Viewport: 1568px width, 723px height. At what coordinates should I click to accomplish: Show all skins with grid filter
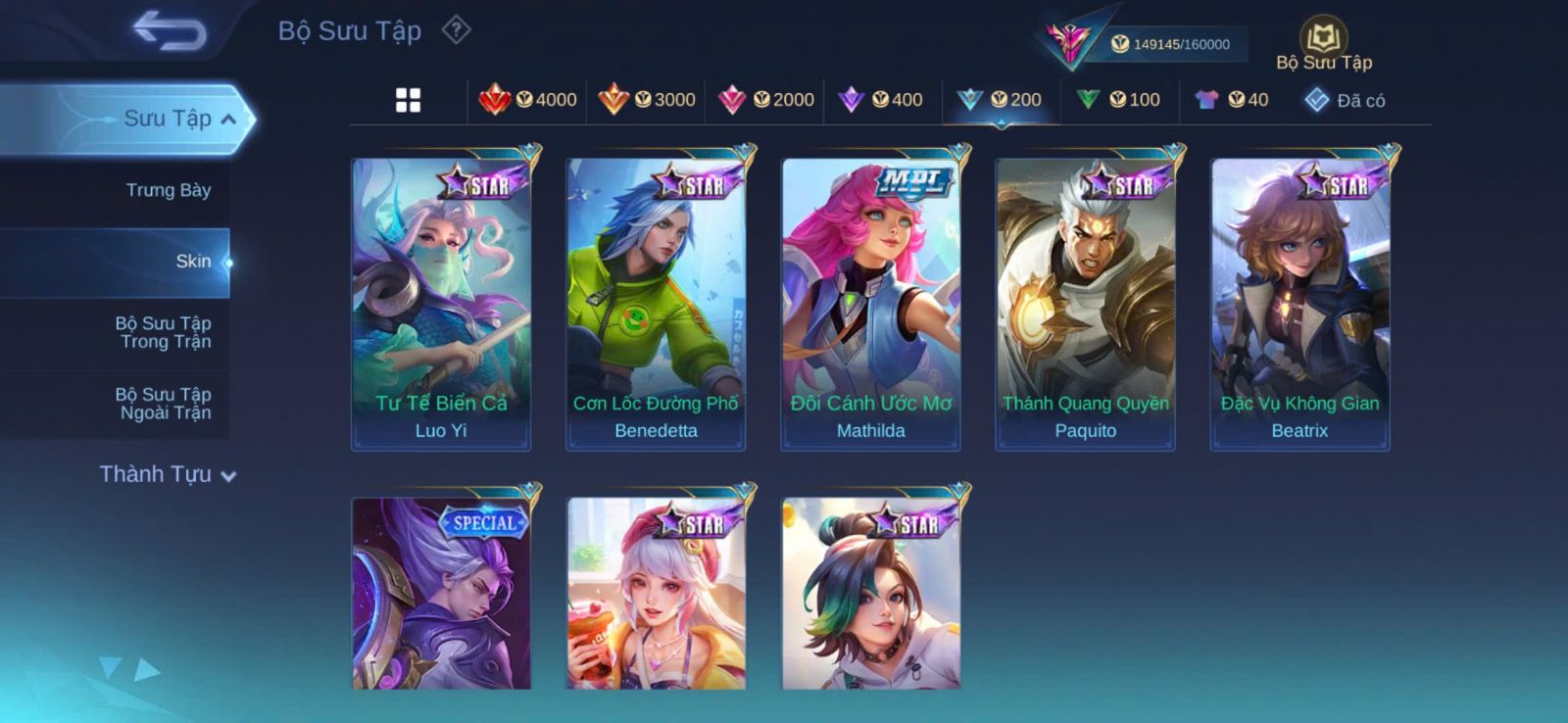[x=408, y=100]
